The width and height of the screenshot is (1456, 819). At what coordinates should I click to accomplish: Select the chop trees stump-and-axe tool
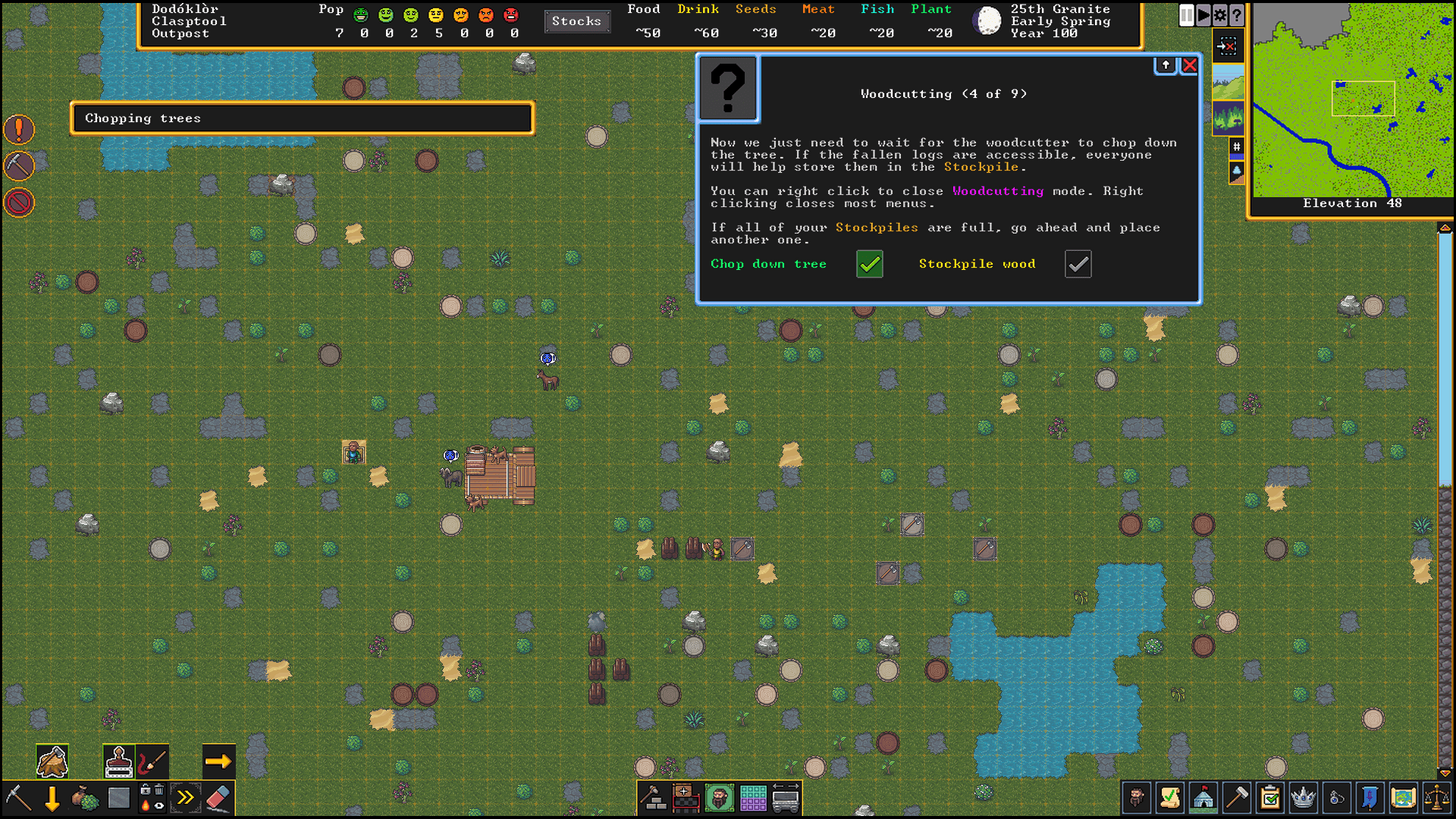52,761
